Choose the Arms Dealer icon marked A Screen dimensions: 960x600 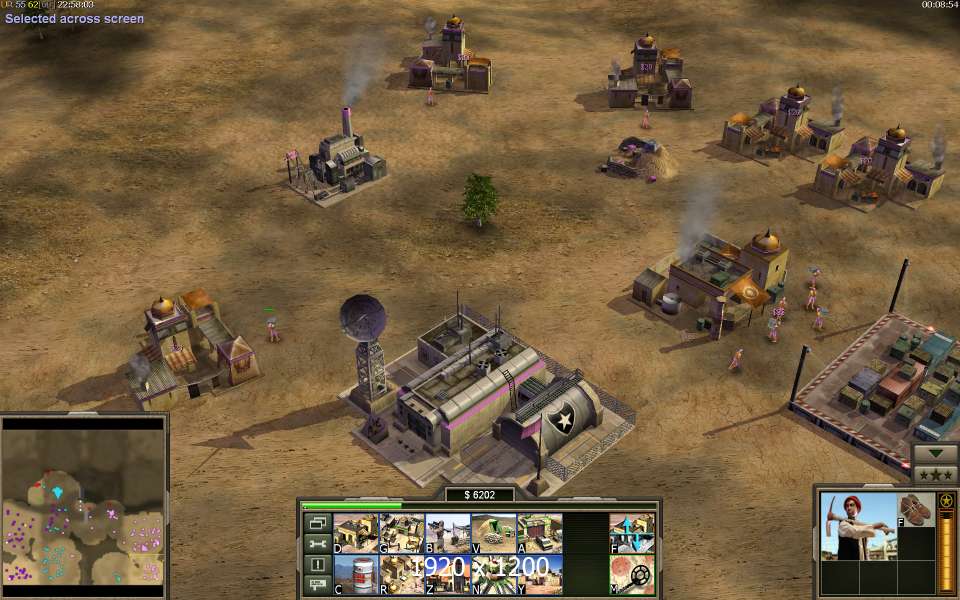pyautogui.click(x=539, y=533)
